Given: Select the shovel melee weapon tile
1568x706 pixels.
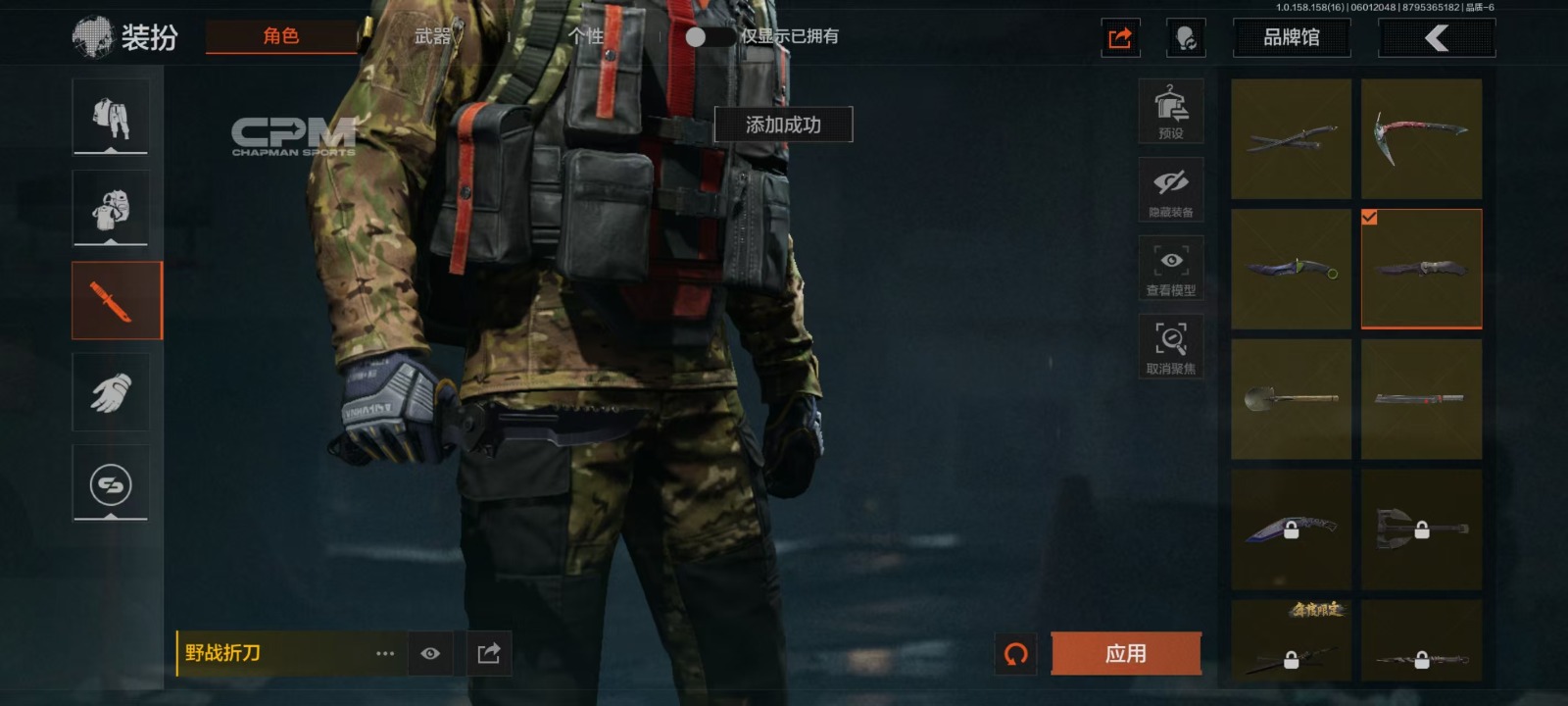Looking at the screenshot, I should pos(1291,399).
